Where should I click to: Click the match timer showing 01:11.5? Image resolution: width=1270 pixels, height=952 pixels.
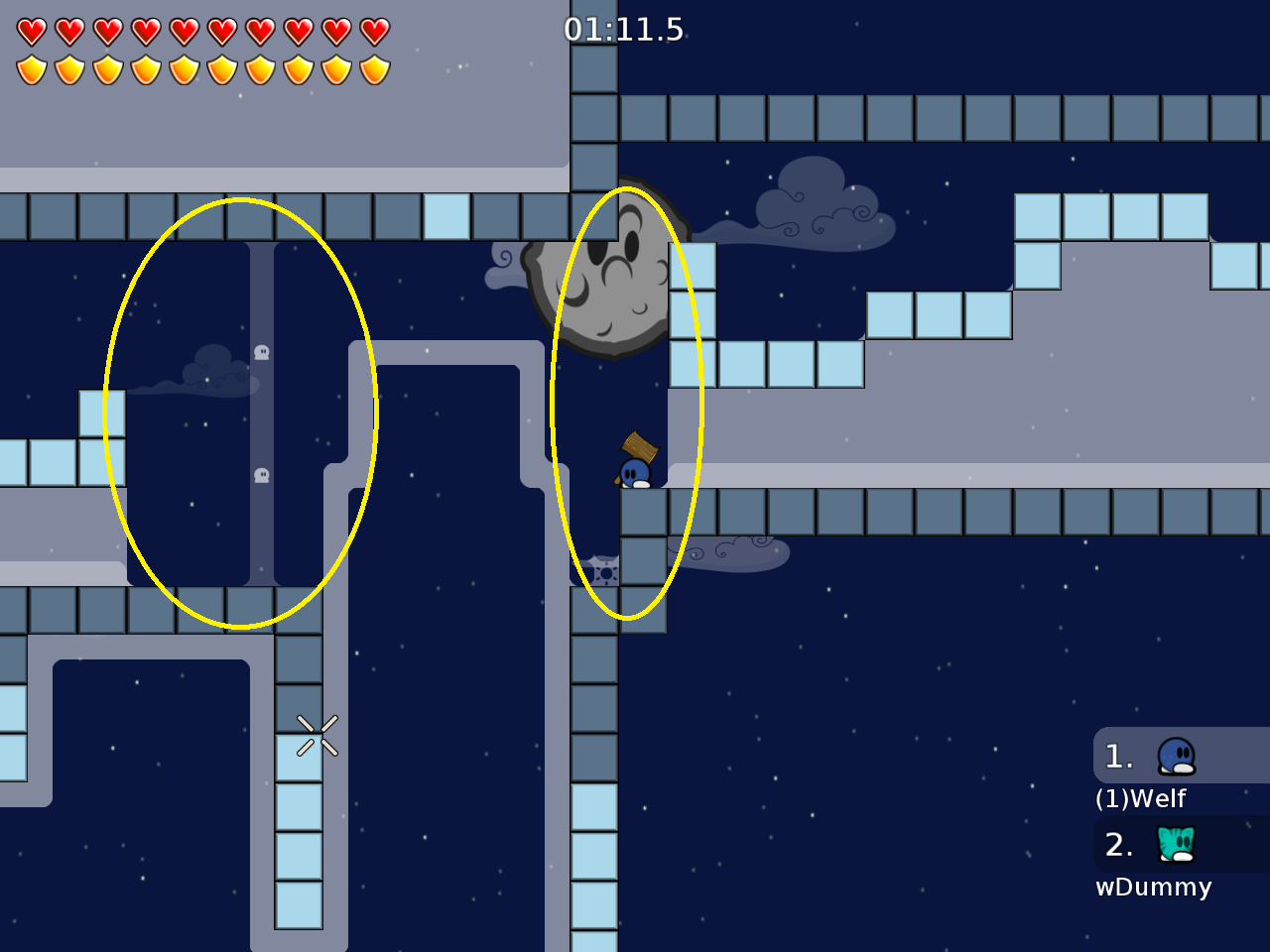coord(623,30)
